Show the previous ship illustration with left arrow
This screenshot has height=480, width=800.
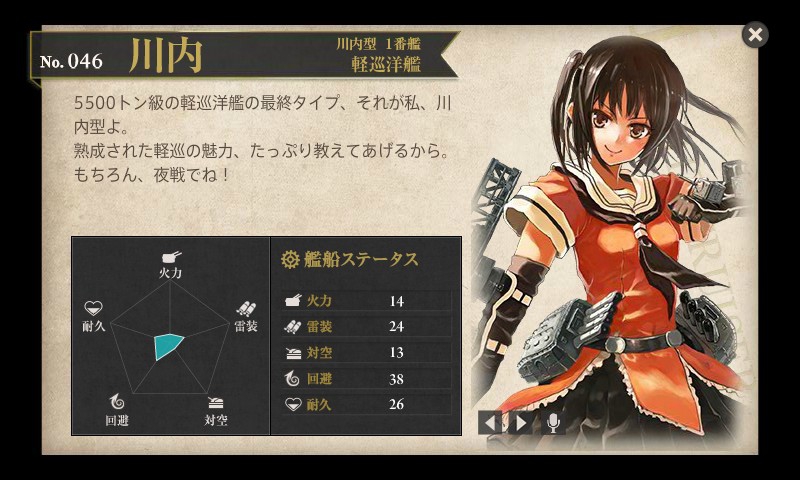[x=491, y=422]
